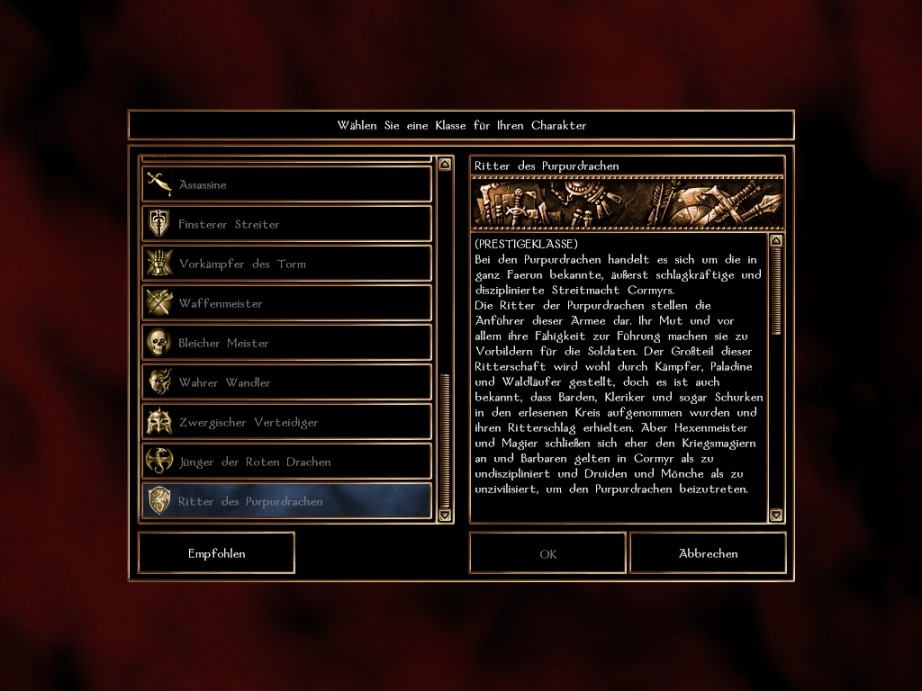Click the description panel's down arrow

(x=777, y=515)
